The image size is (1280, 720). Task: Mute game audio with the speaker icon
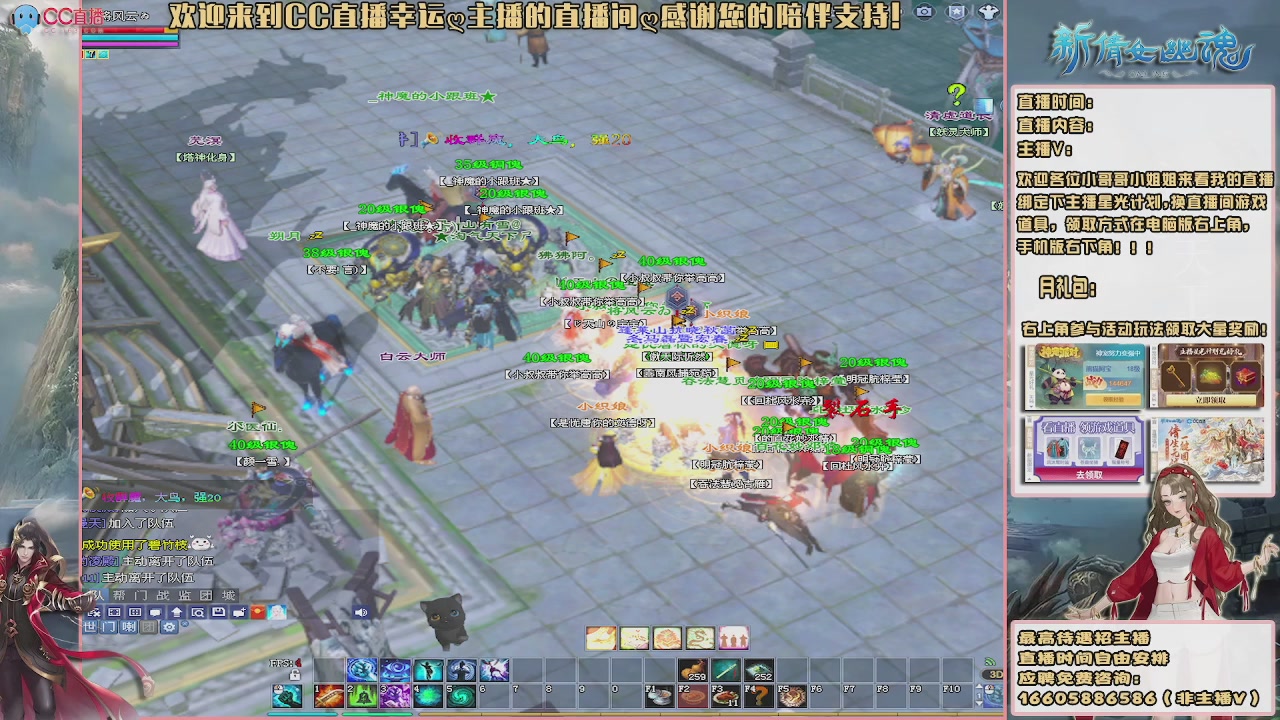coord(361,612)
